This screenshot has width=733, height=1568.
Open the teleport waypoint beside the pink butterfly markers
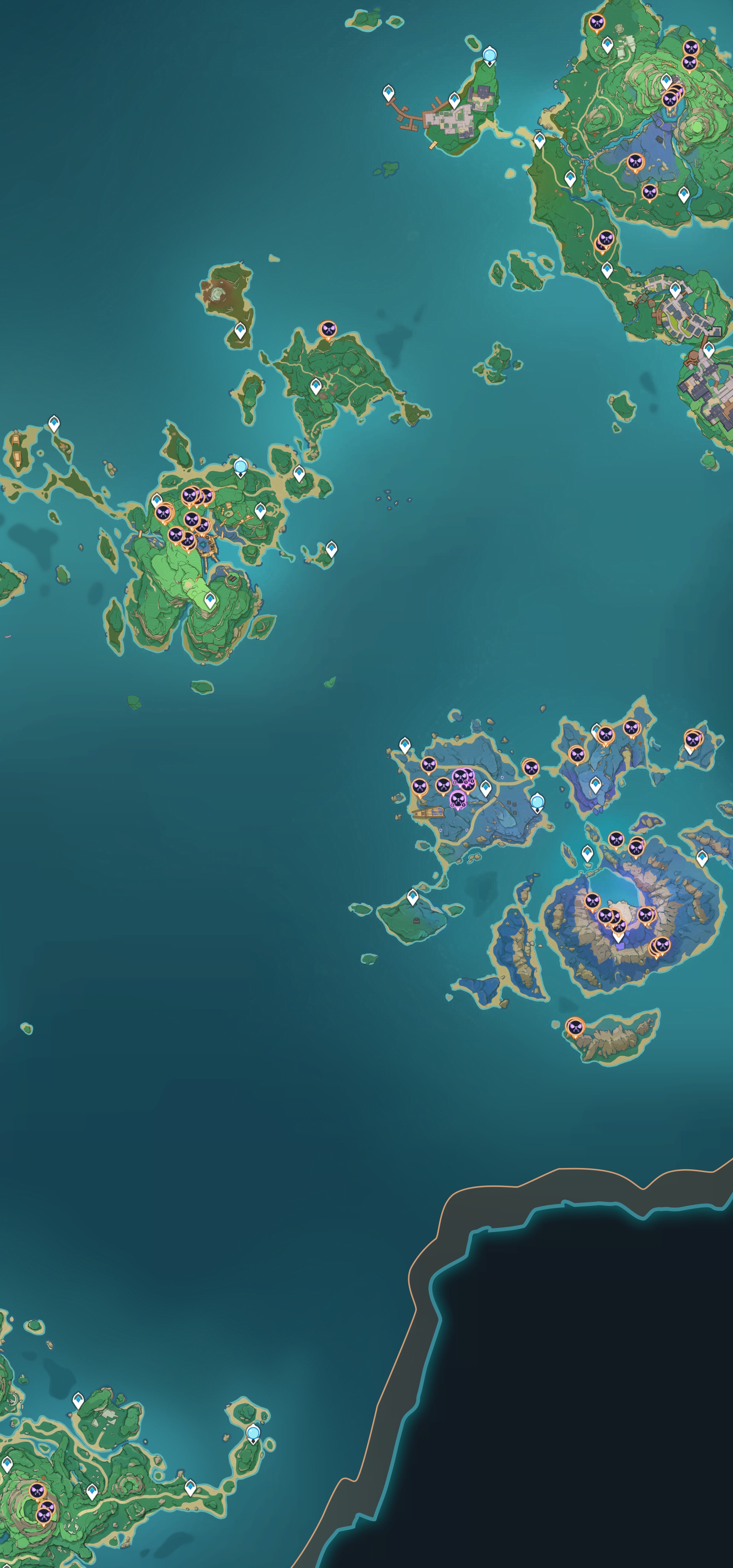(485, 788)
